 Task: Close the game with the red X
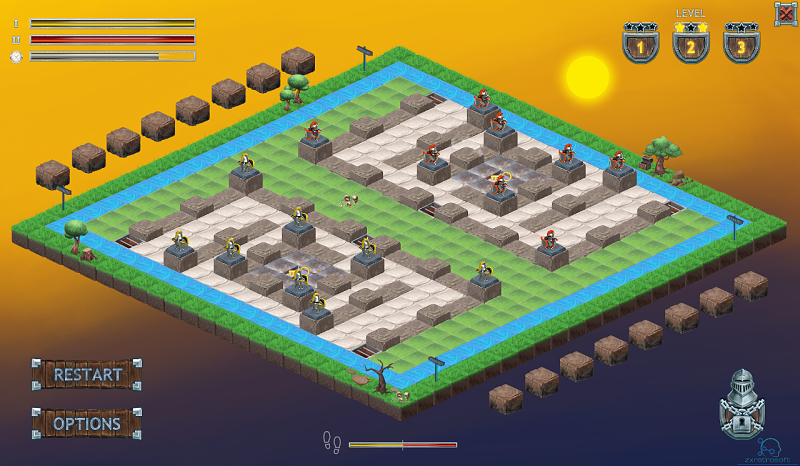(x=785, y=13)
